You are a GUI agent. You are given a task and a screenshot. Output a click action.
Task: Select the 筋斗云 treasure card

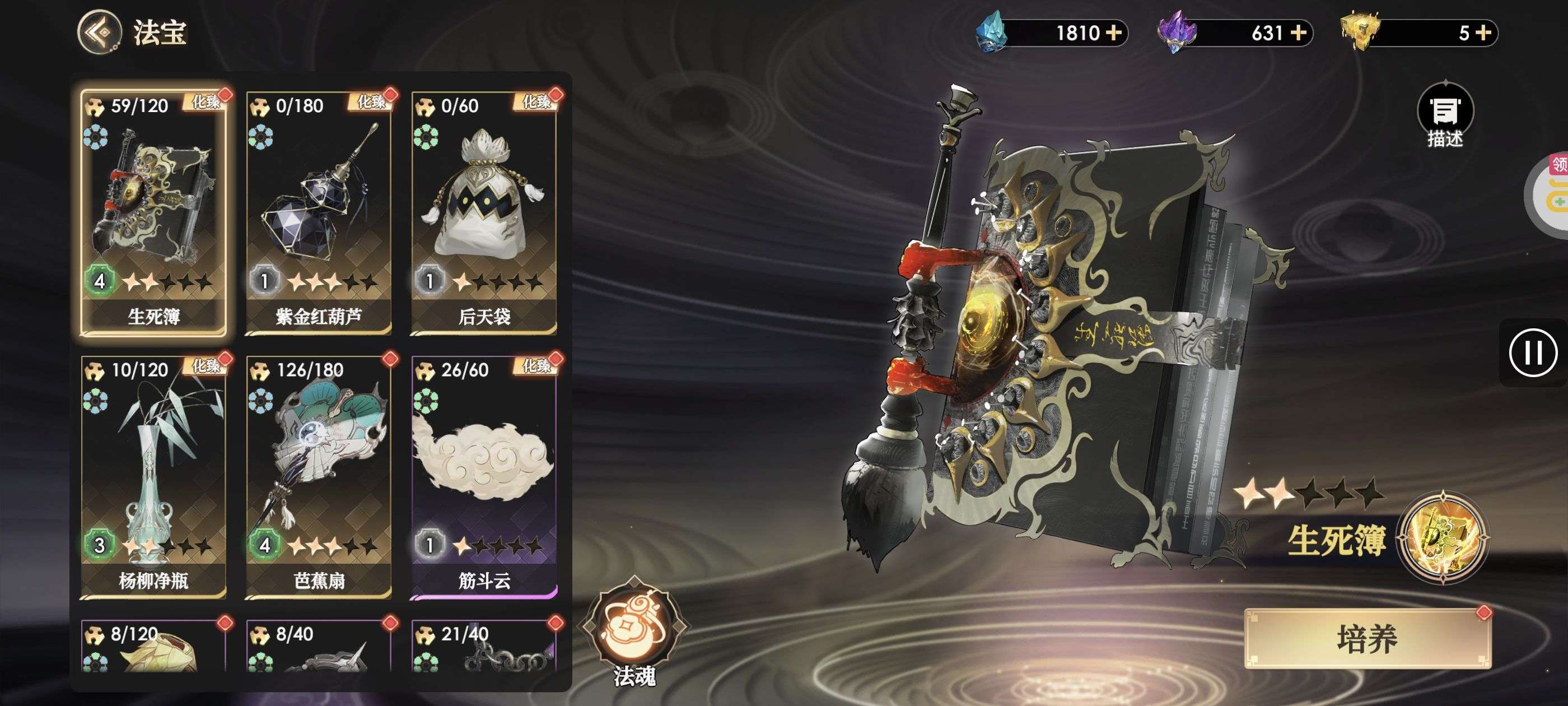pyautogui.click(x=484, y=476)
